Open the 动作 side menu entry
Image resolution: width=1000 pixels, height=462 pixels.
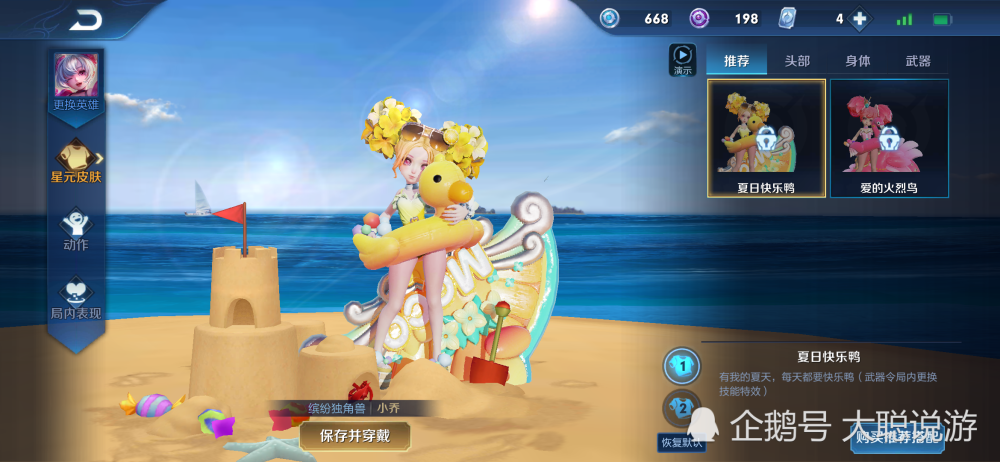[x=76, y=229]
